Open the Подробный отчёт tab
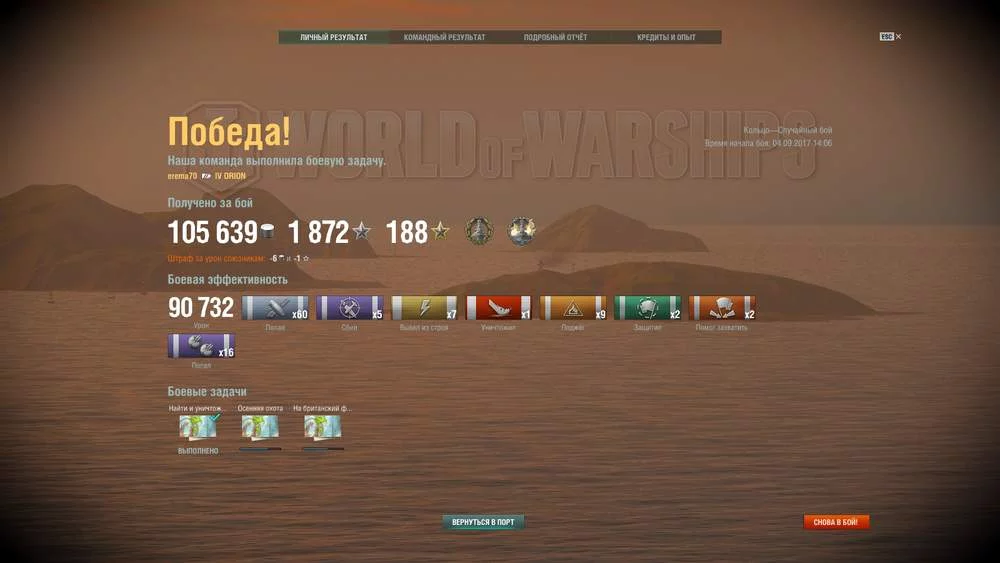1000x563 pixels. pos(555,38)
